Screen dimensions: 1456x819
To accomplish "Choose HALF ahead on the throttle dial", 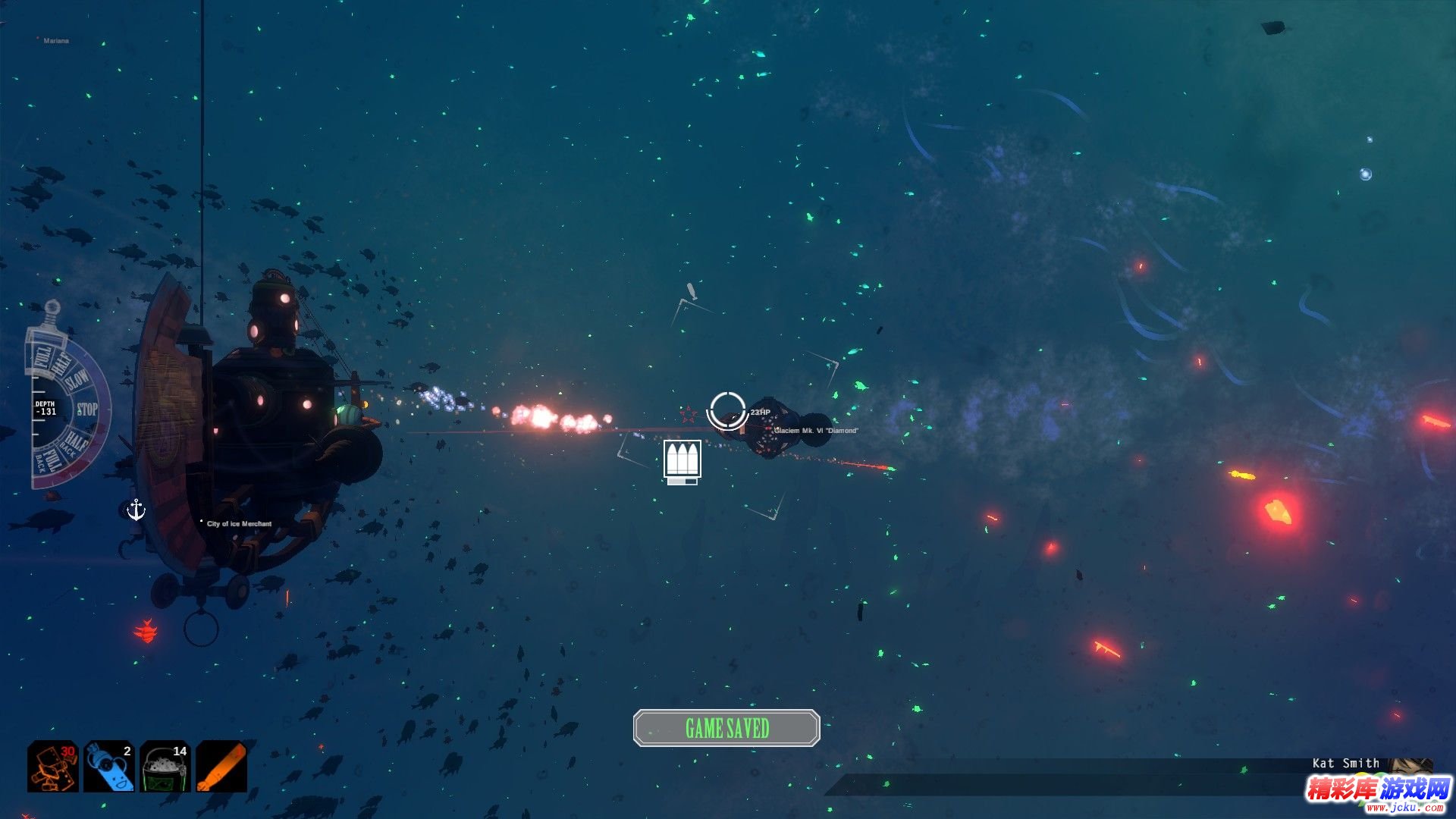I will 61,362.
